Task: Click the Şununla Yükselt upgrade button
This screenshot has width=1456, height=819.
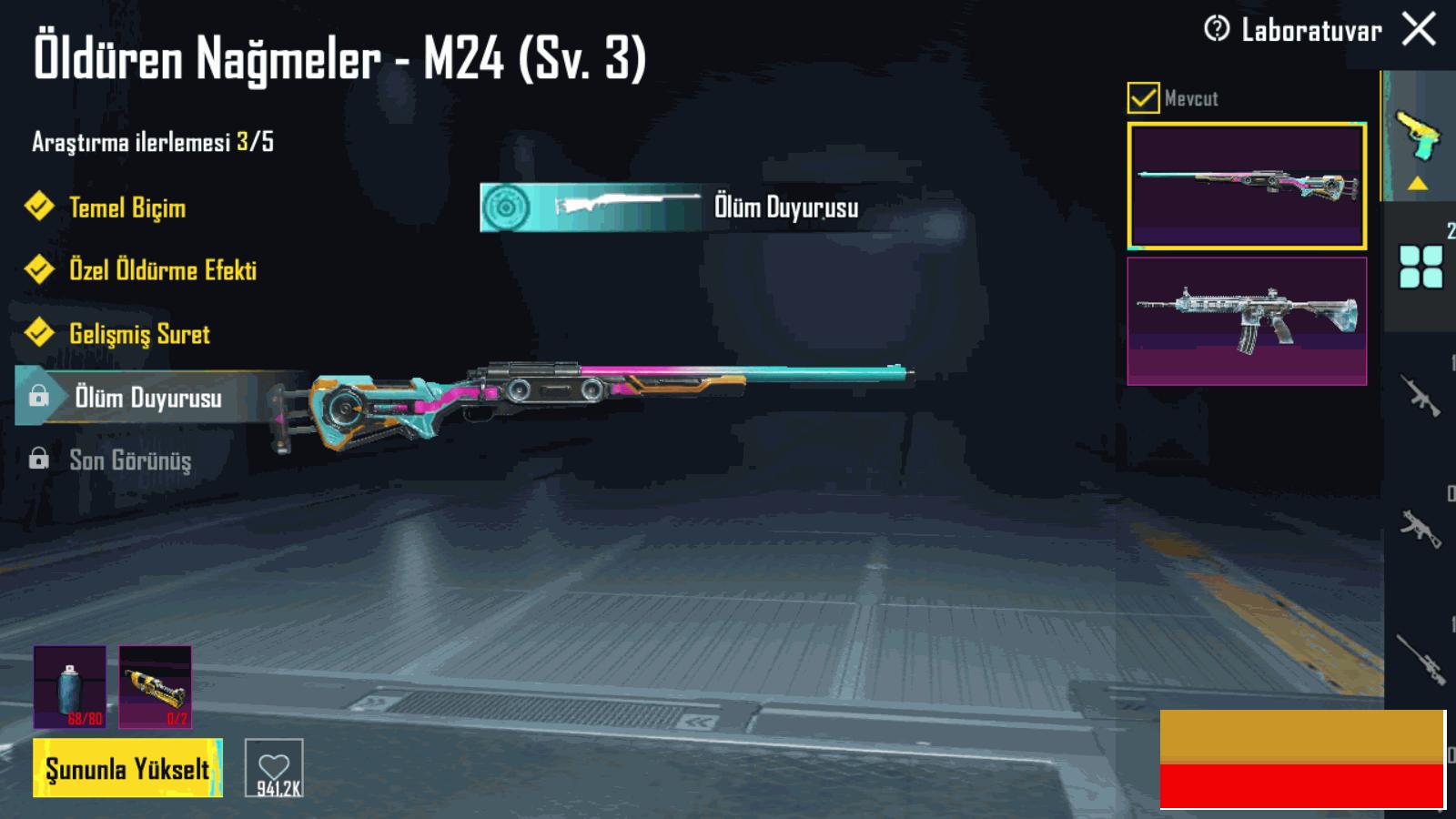Action: (127, 768)
